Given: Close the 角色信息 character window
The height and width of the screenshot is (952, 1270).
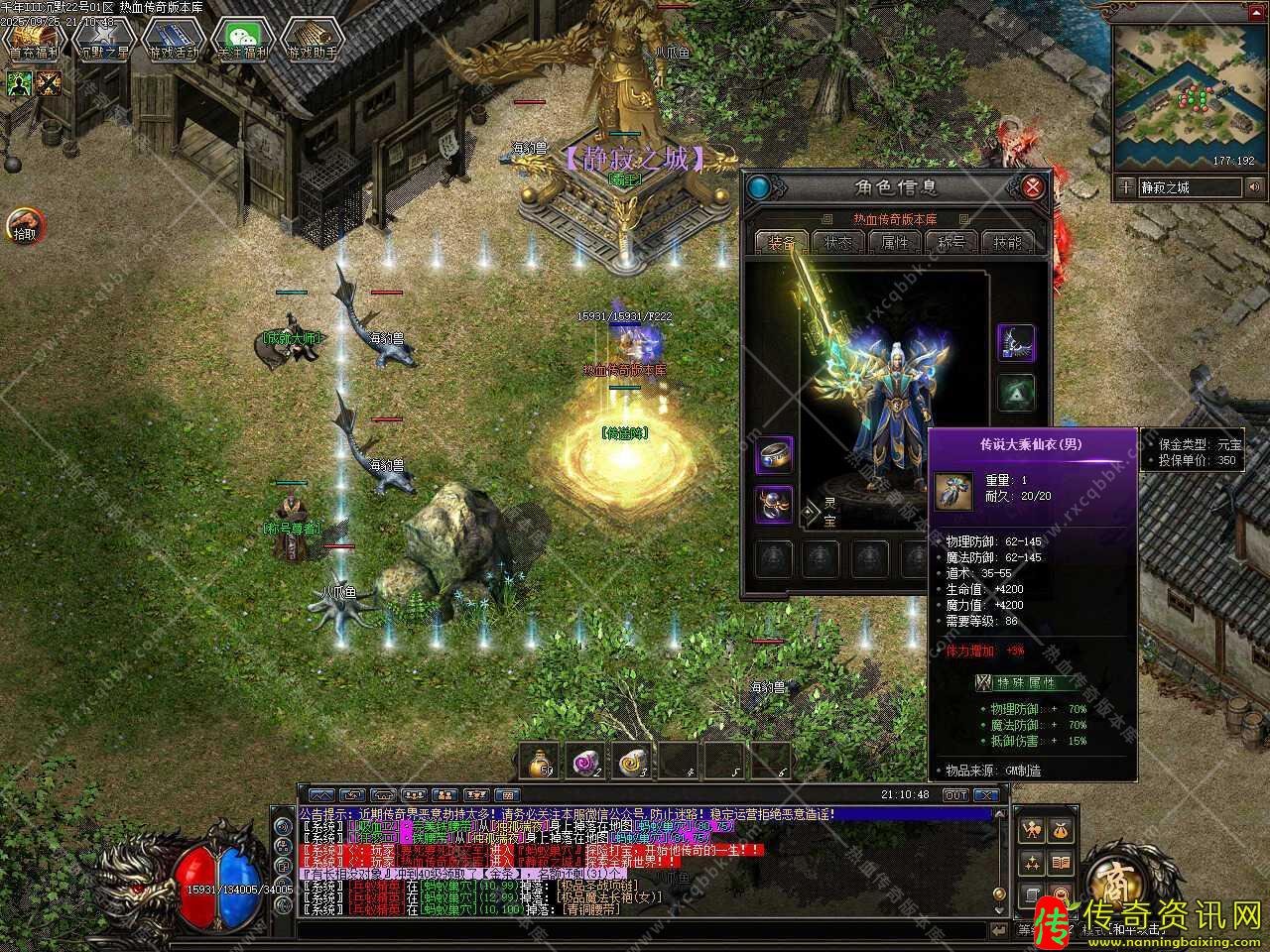Looking at the screenshot, I should tap(1033, 186).
